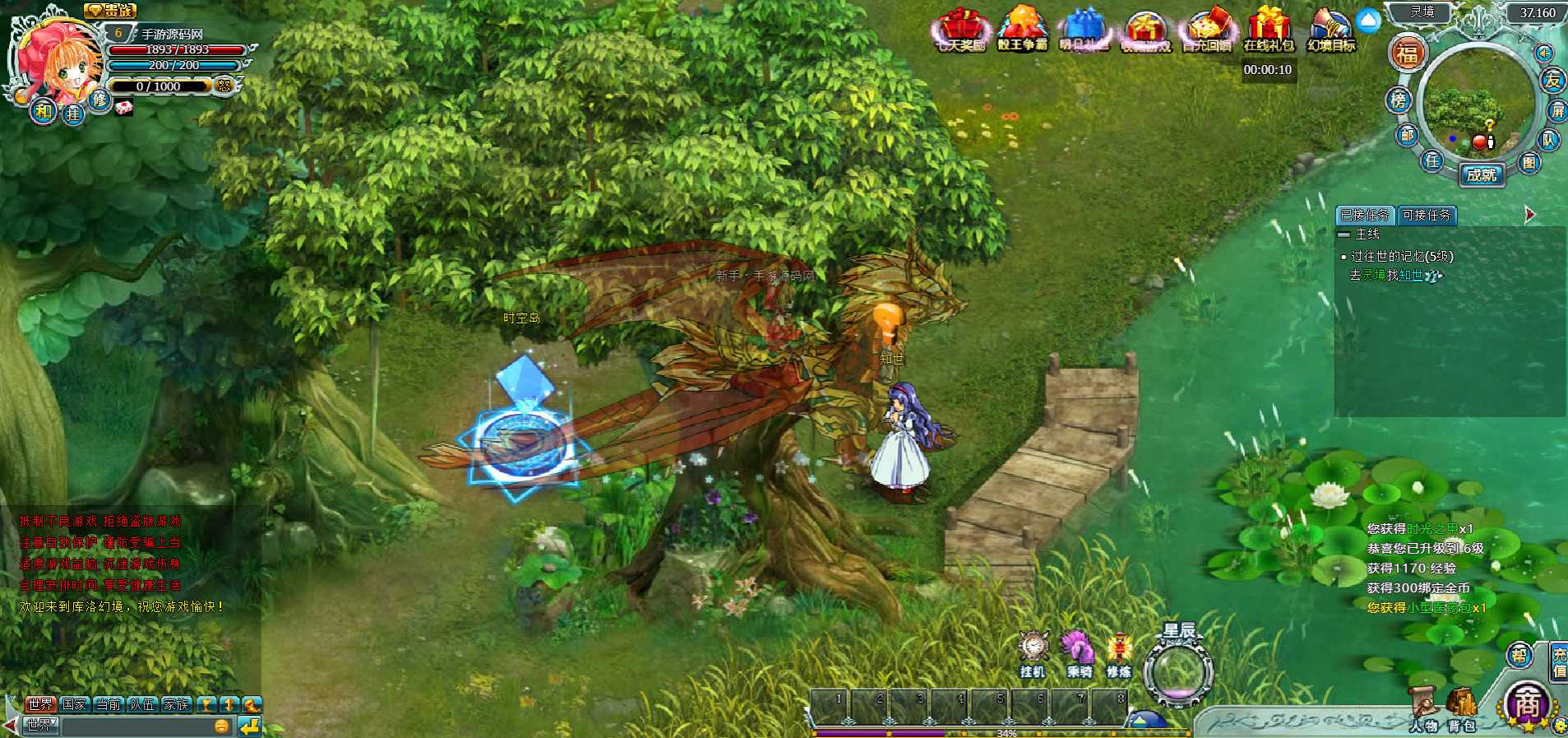Open the 成就 achievements button
The image size is (1568, 738).
coord(1482,174)
